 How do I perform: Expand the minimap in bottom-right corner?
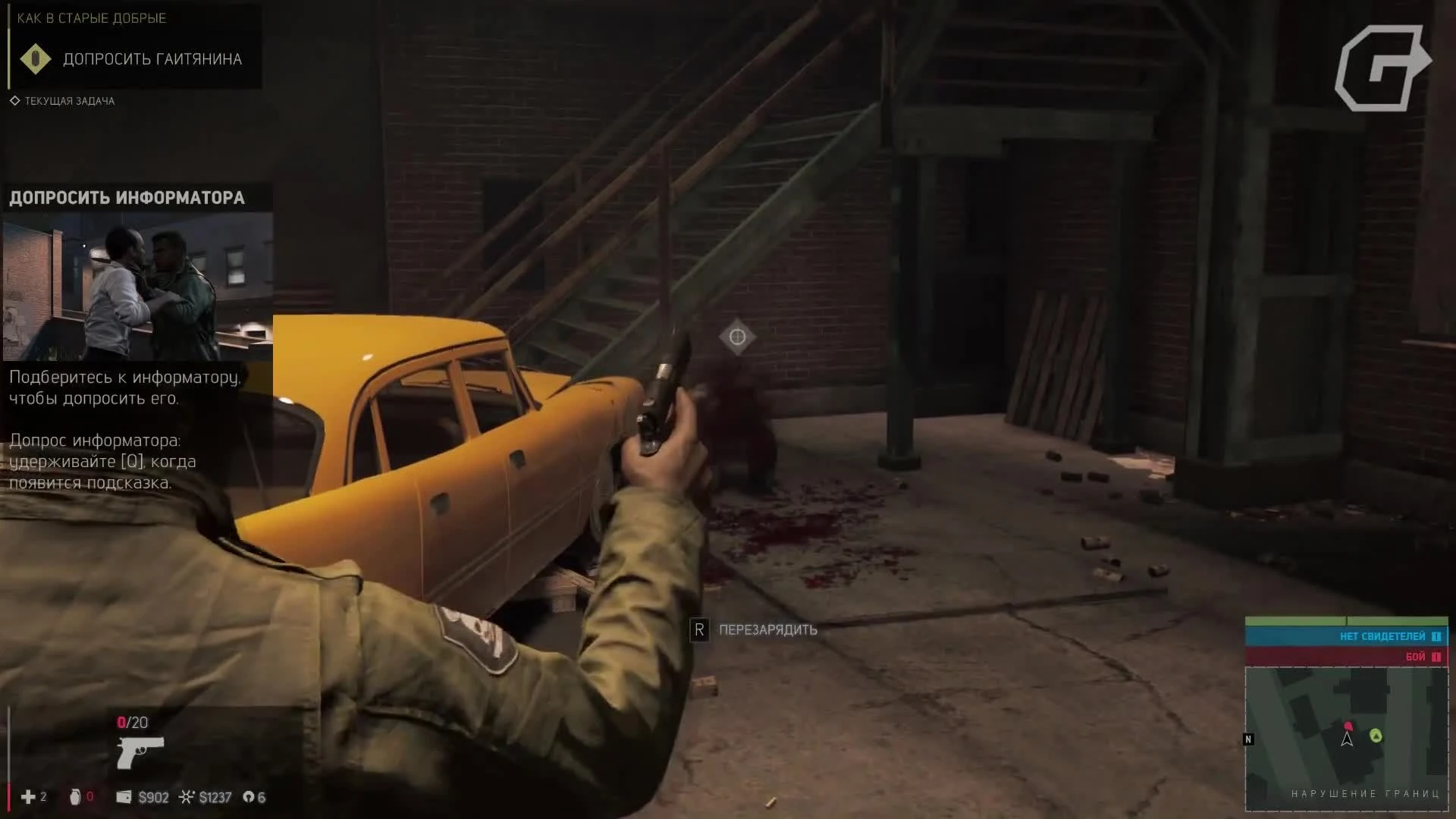[1347, 739]
